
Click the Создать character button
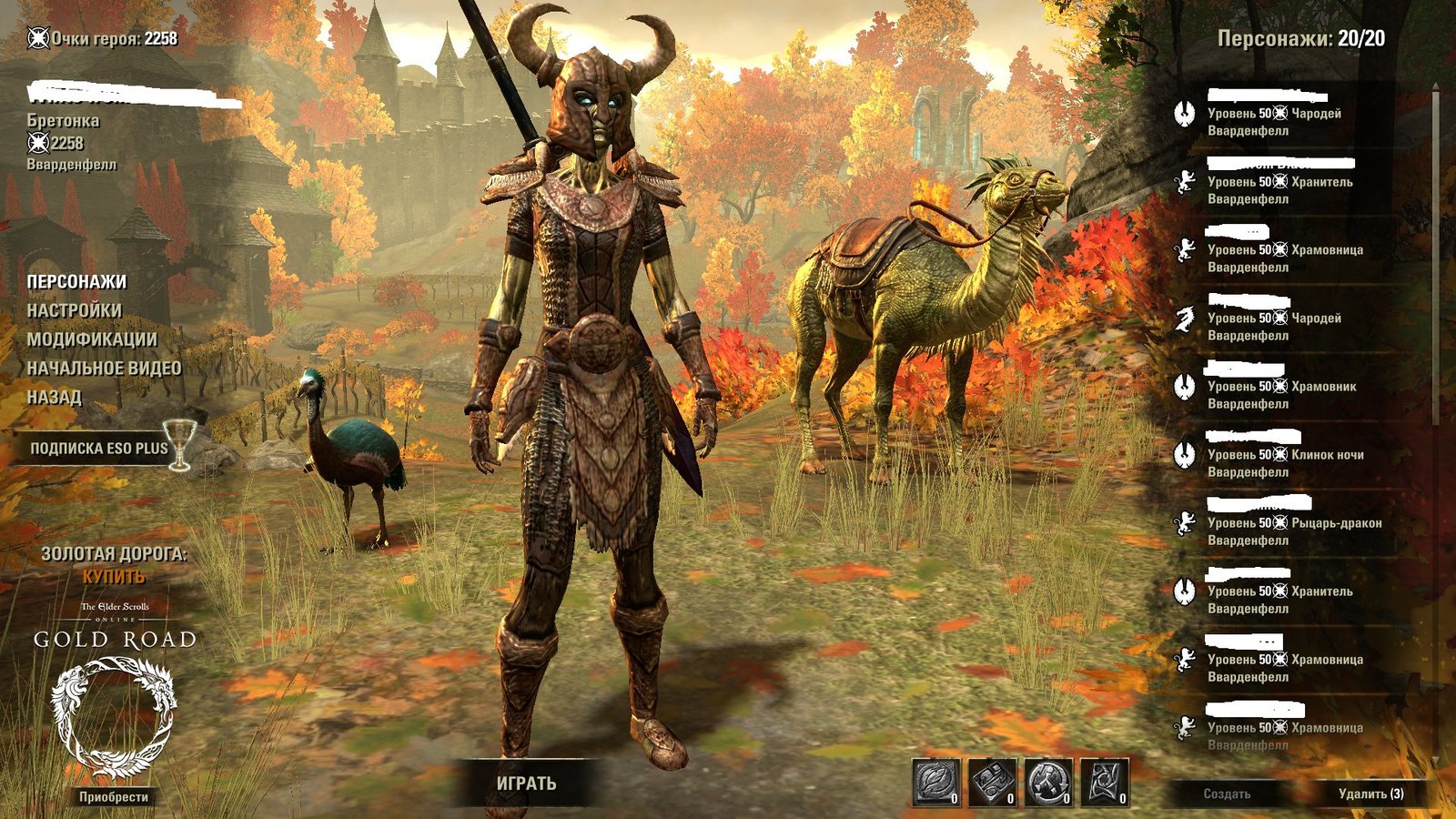(1227, 794)
